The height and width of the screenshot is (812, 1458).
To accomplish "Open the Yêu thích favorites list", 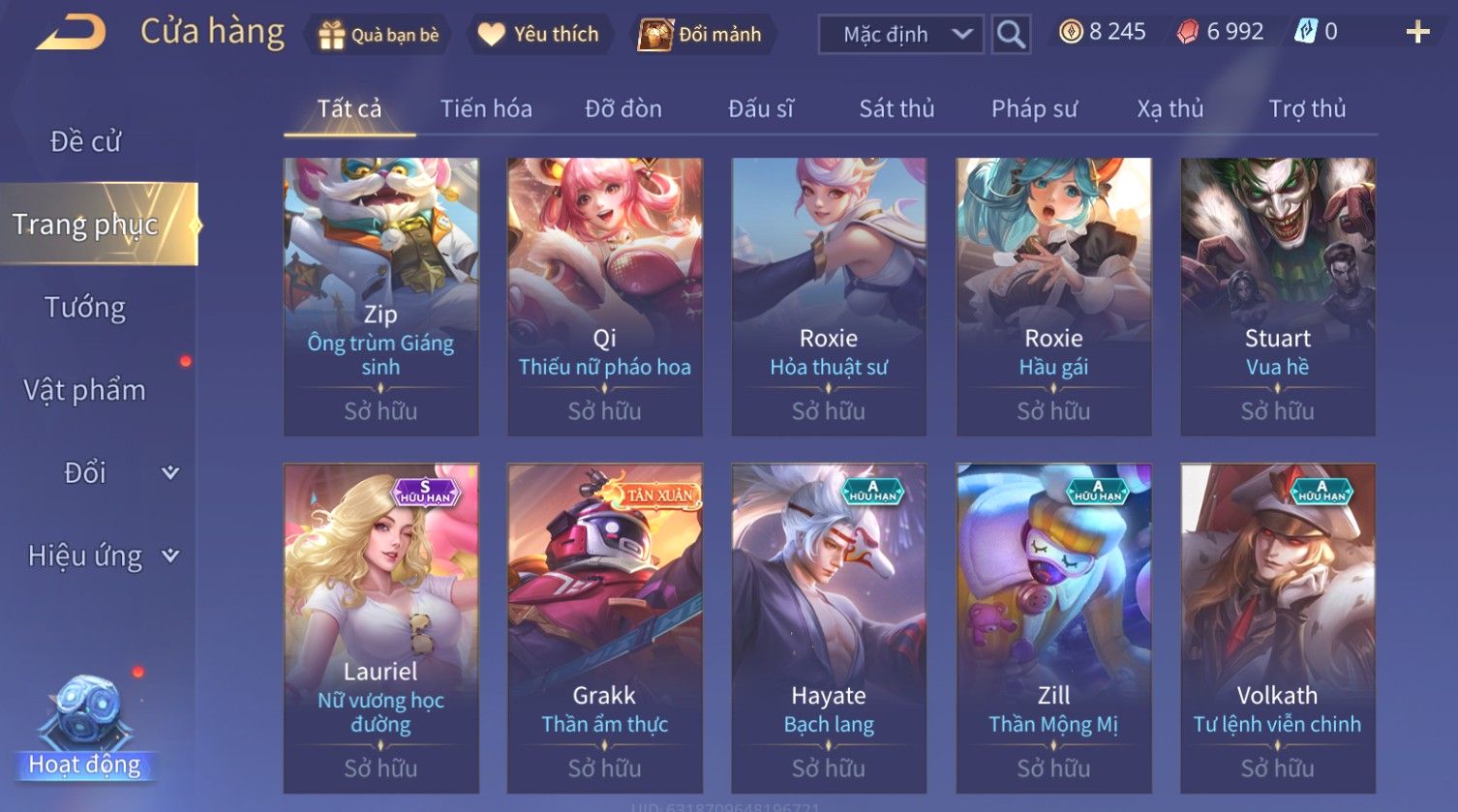I will coord(538,35).
